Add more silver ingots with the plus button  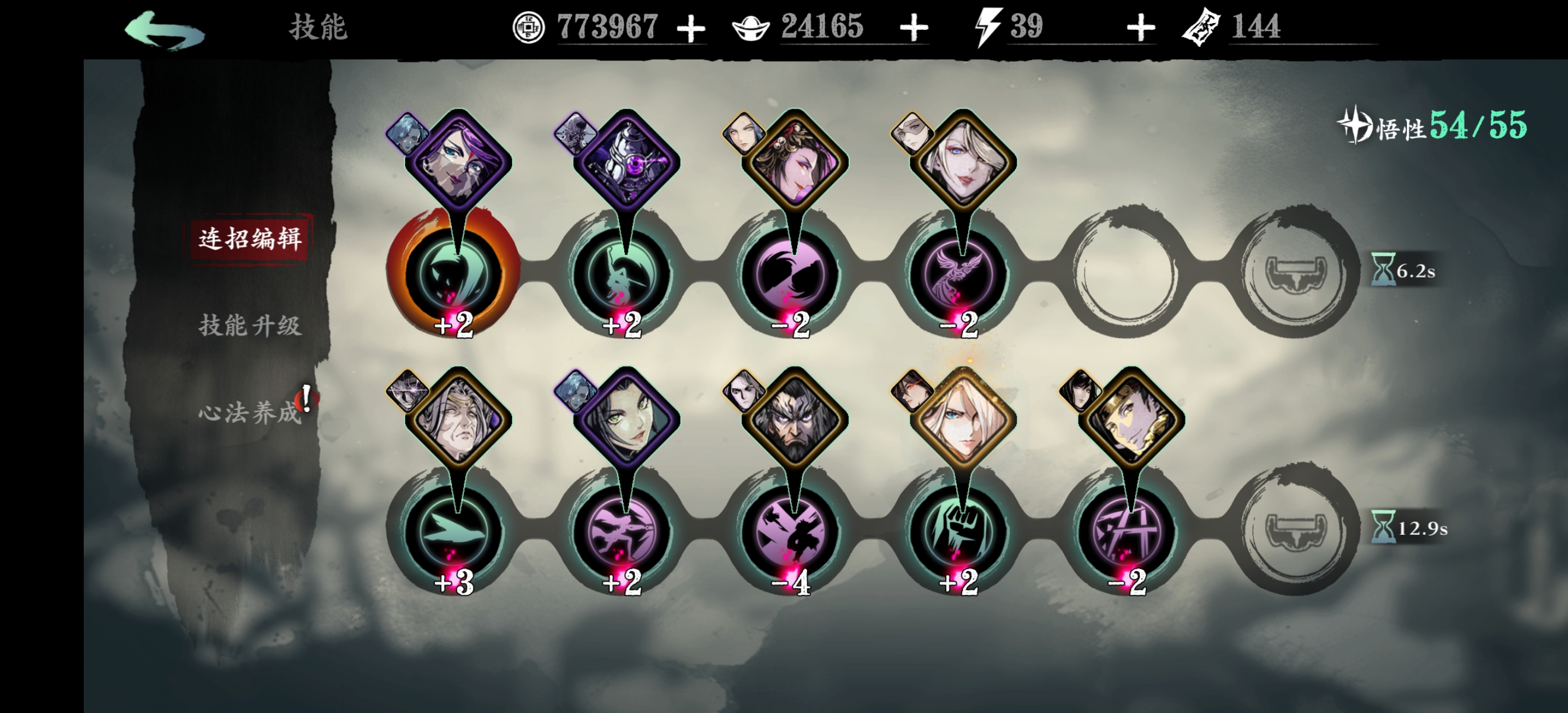(913, 29)
